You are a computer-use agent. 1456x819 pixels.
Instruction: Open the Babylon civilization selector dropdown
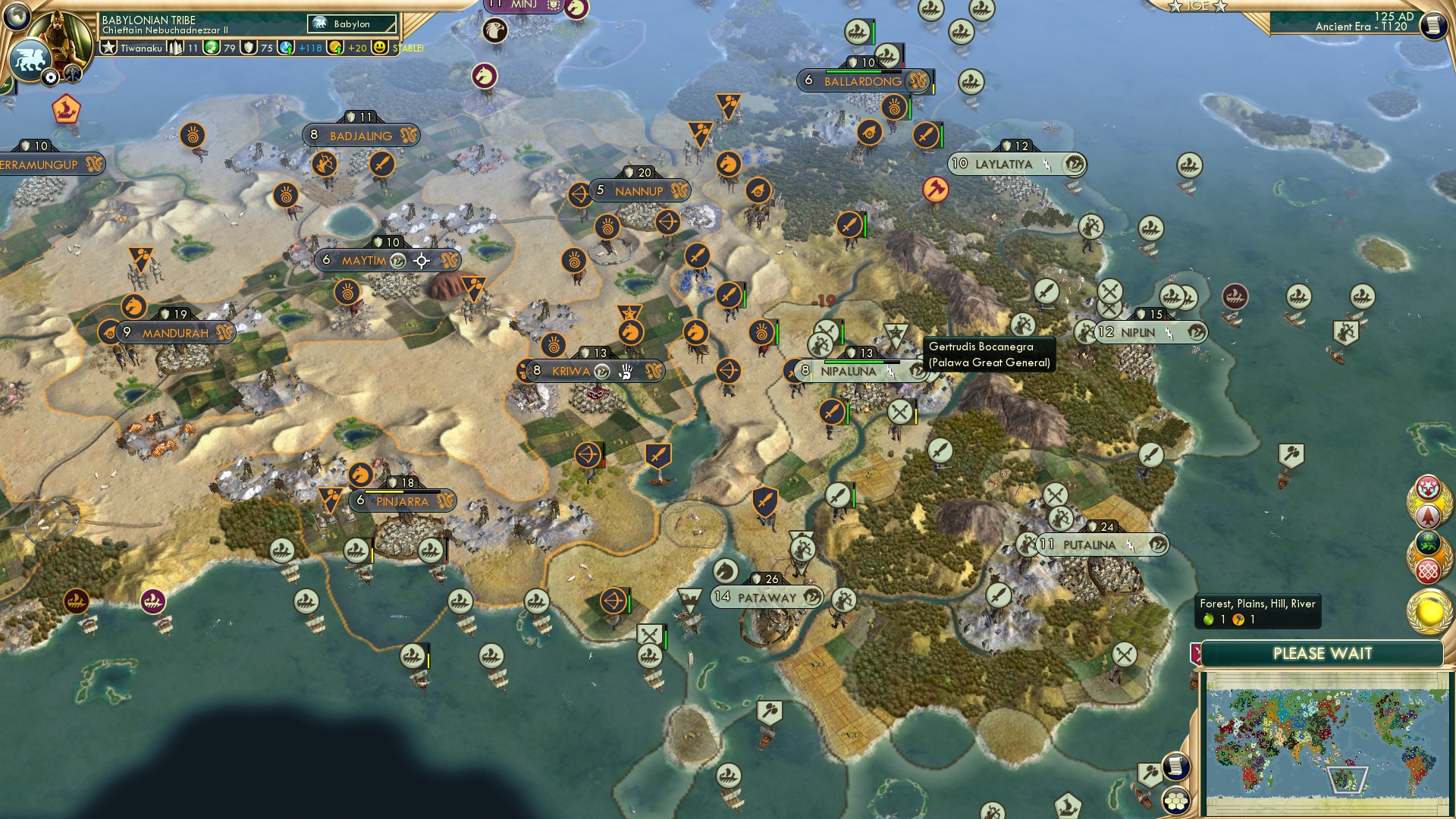[353, 24]
